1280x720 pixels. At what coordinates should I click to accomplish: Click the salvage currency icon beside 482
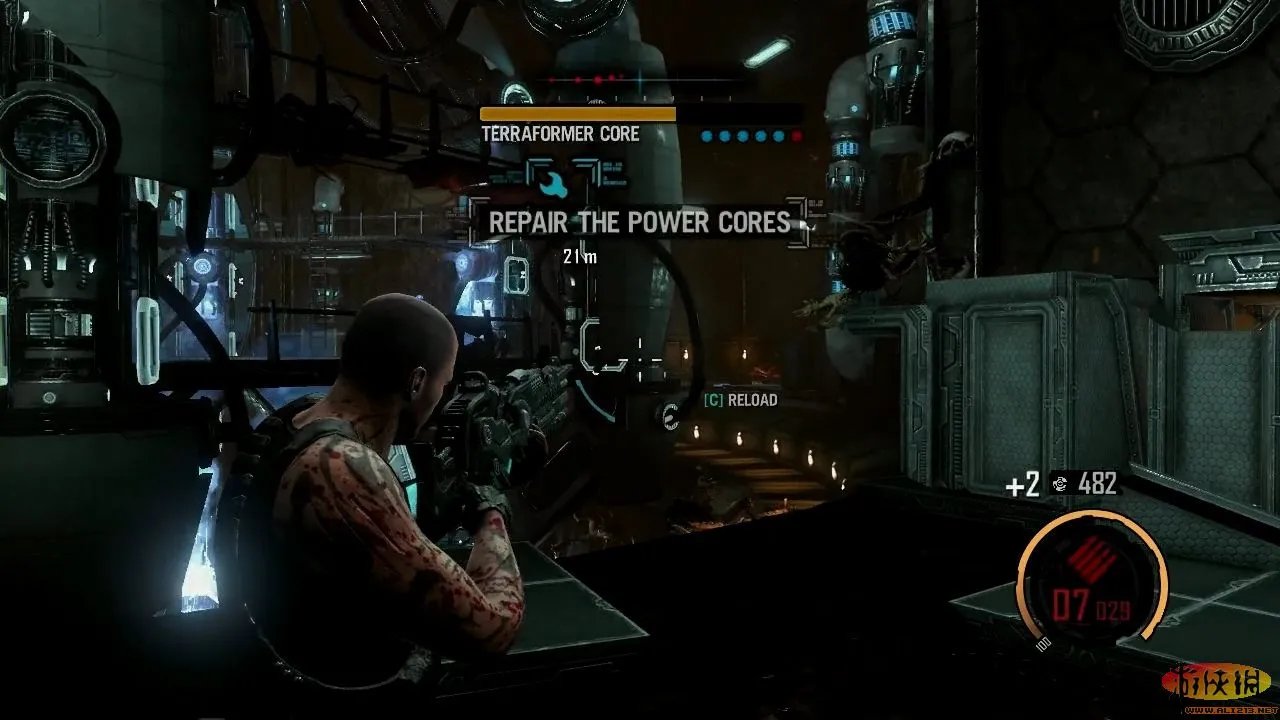1060,485
